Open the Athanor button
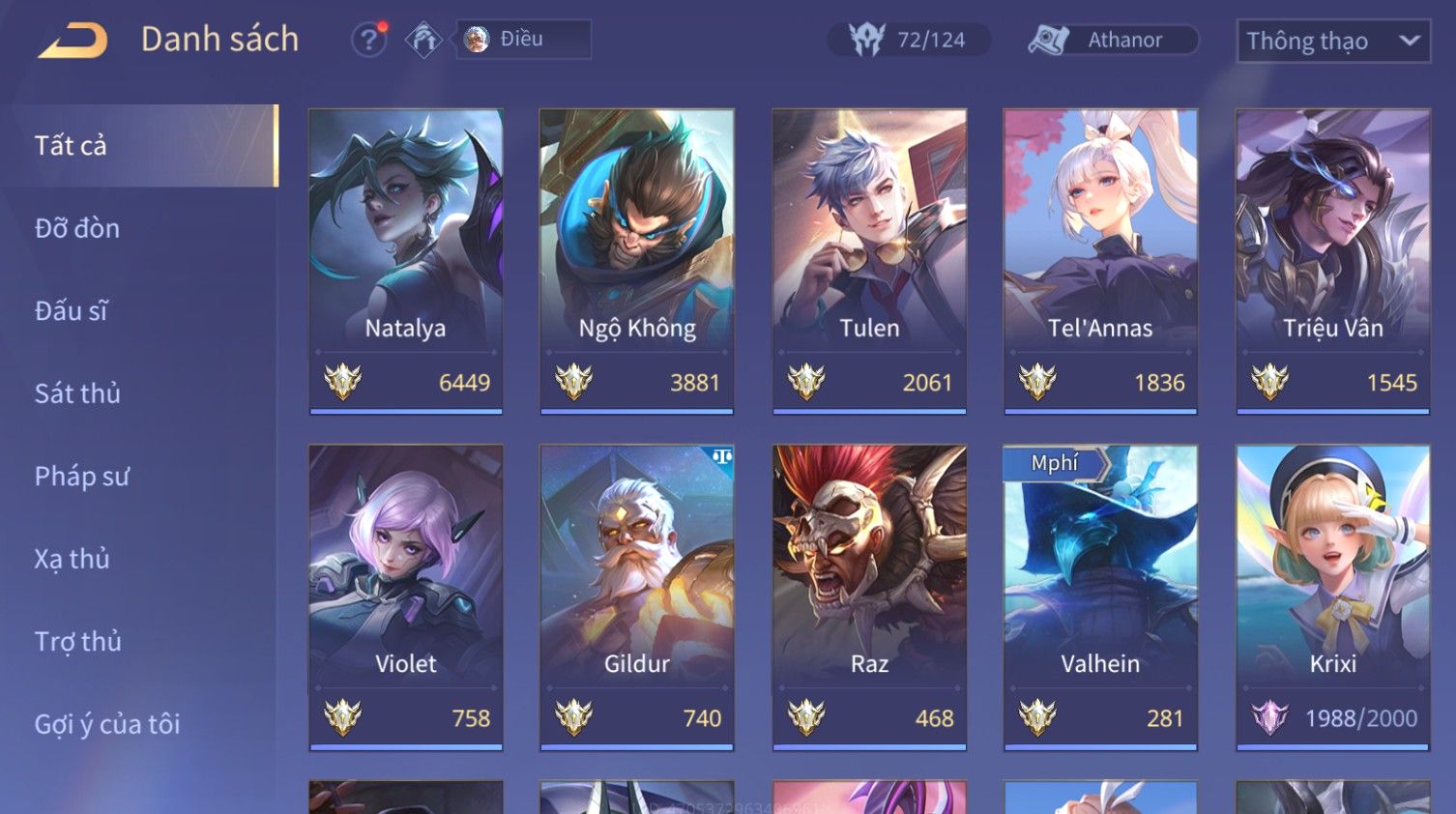The width and height of the screenshot is (1456, 814). 1112,40
